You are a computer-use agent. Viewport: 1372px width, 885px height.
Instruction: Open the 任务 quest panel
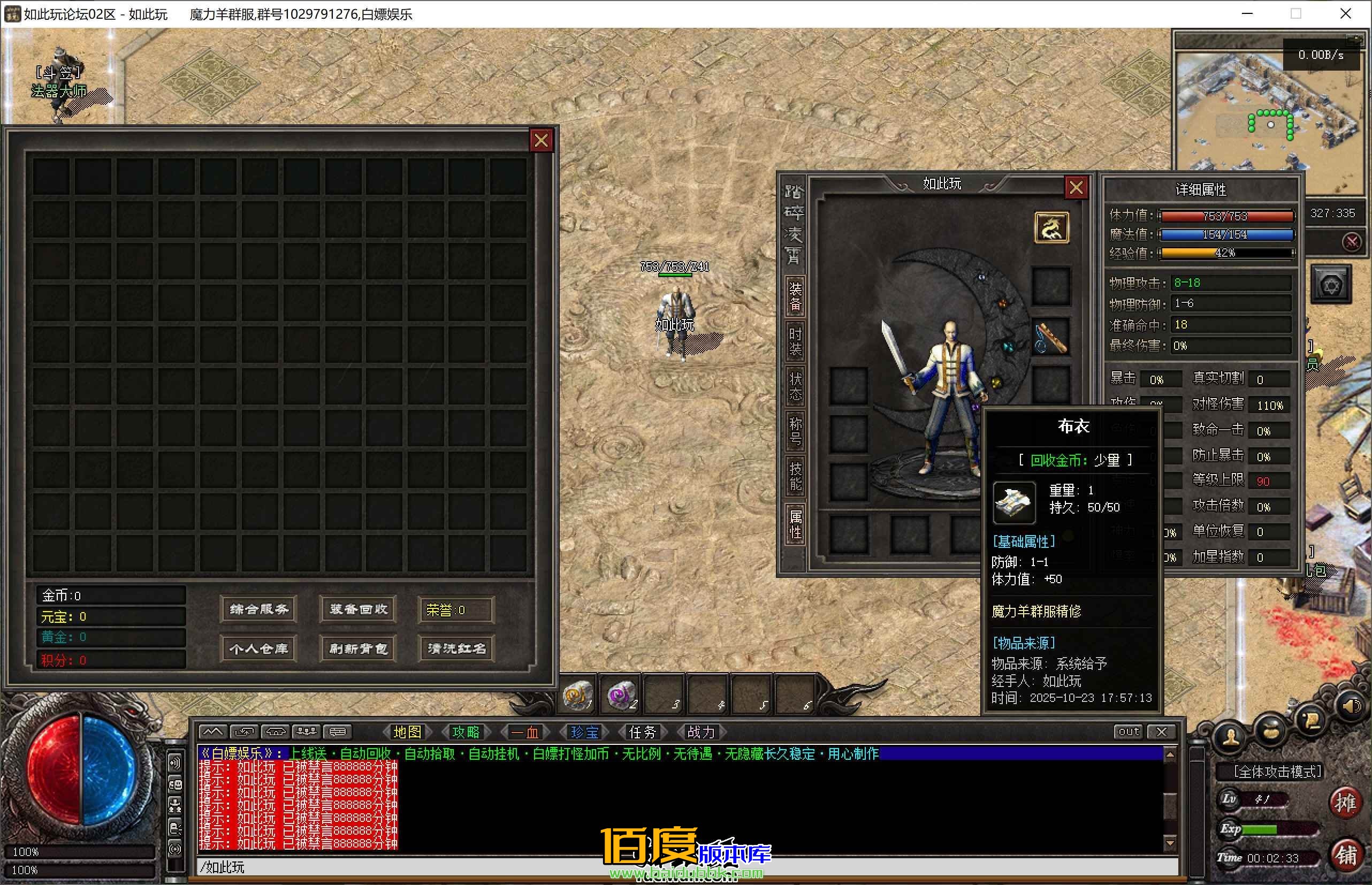642,732
